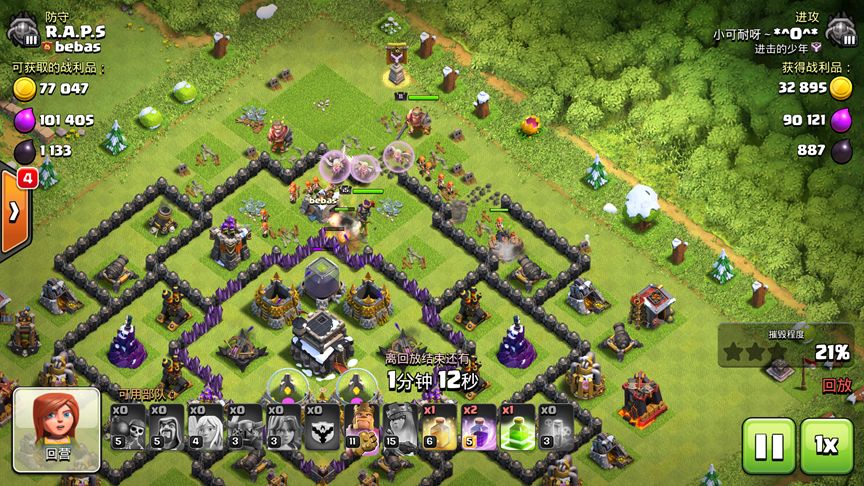Pick the green Jump spell slot
864x486 pixels.
click(x=517, y=426)
